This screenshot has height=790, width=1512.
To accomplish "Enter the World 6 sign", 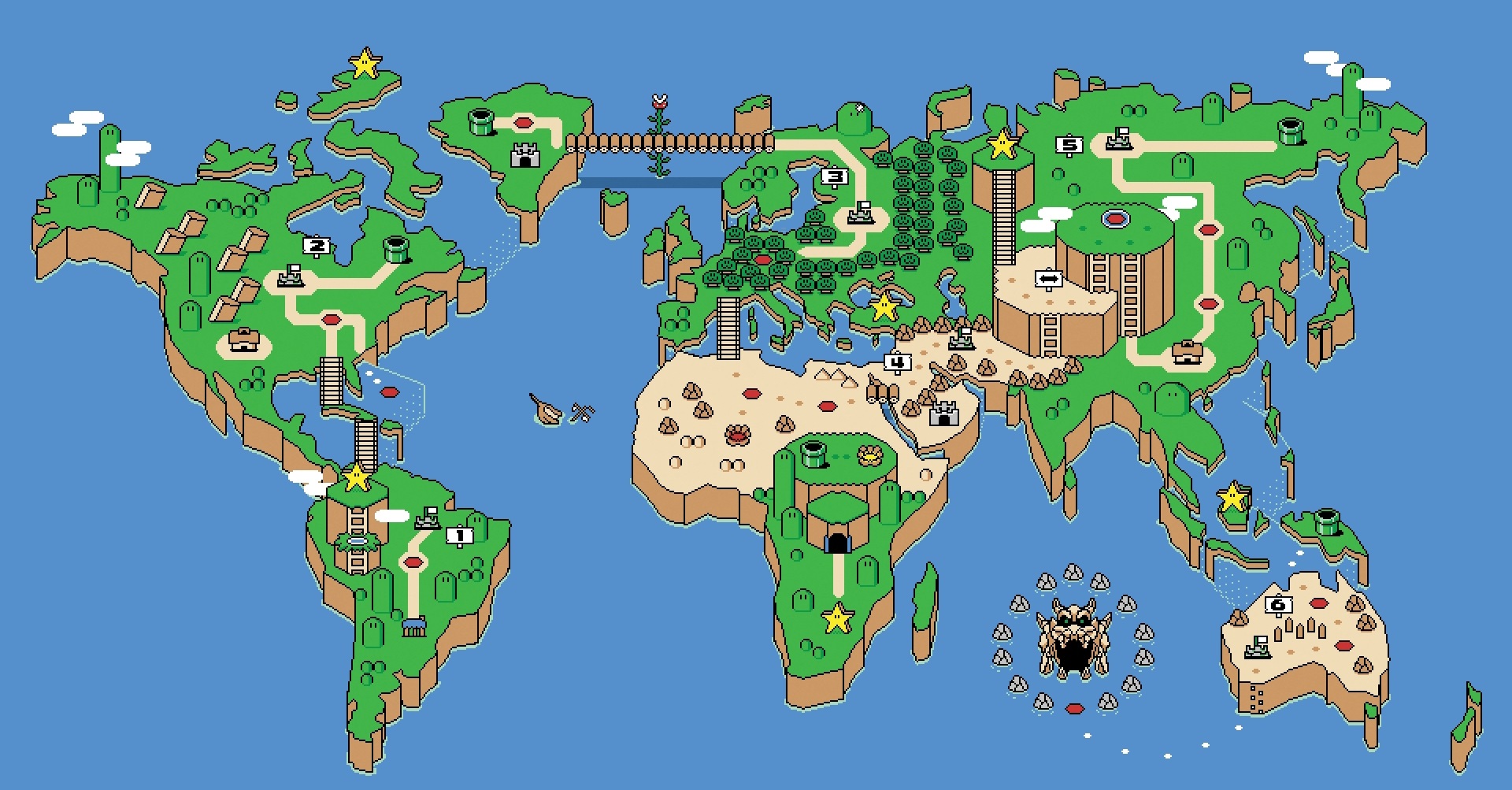I will click(x=1278, y=605).
